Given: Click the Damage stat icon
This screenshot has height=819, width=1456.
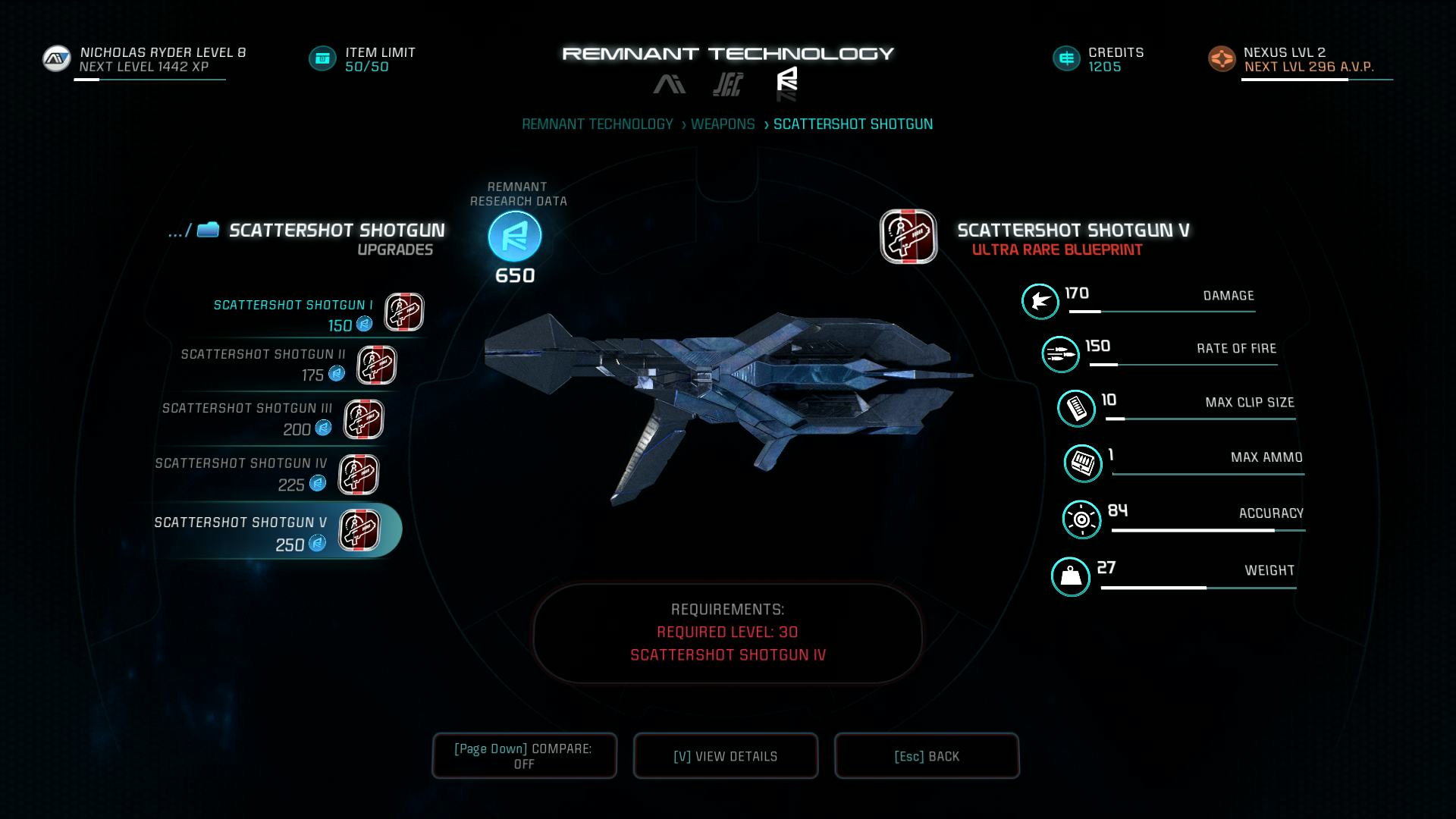Looking at the screenshot, I should (1040, 301).
